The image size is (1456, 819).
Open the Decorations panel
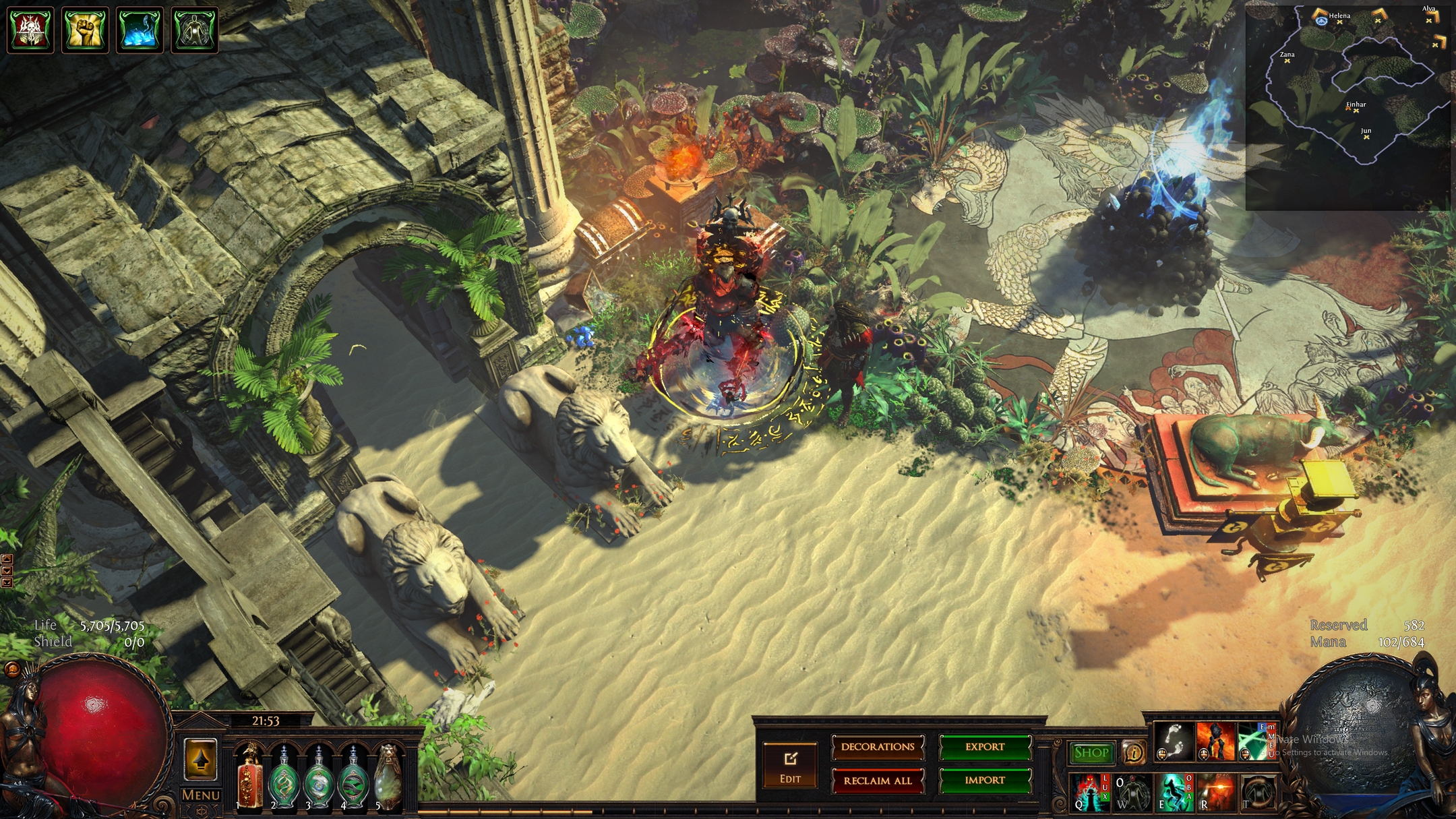(x=878, y=747)
